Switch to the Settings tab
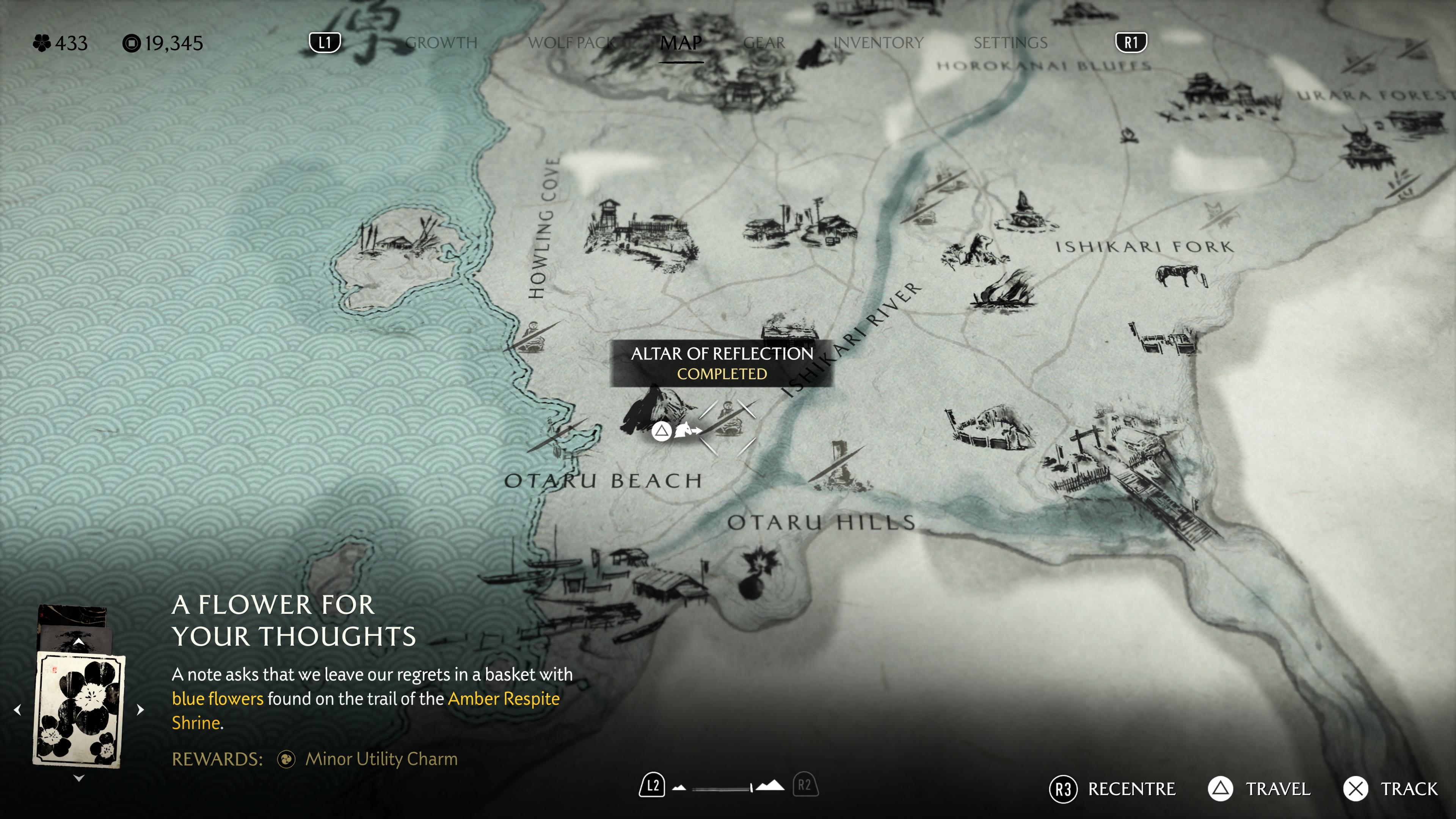Image resolution: width=1456 pixels, height=819 pixels. tap(1010, 43)
